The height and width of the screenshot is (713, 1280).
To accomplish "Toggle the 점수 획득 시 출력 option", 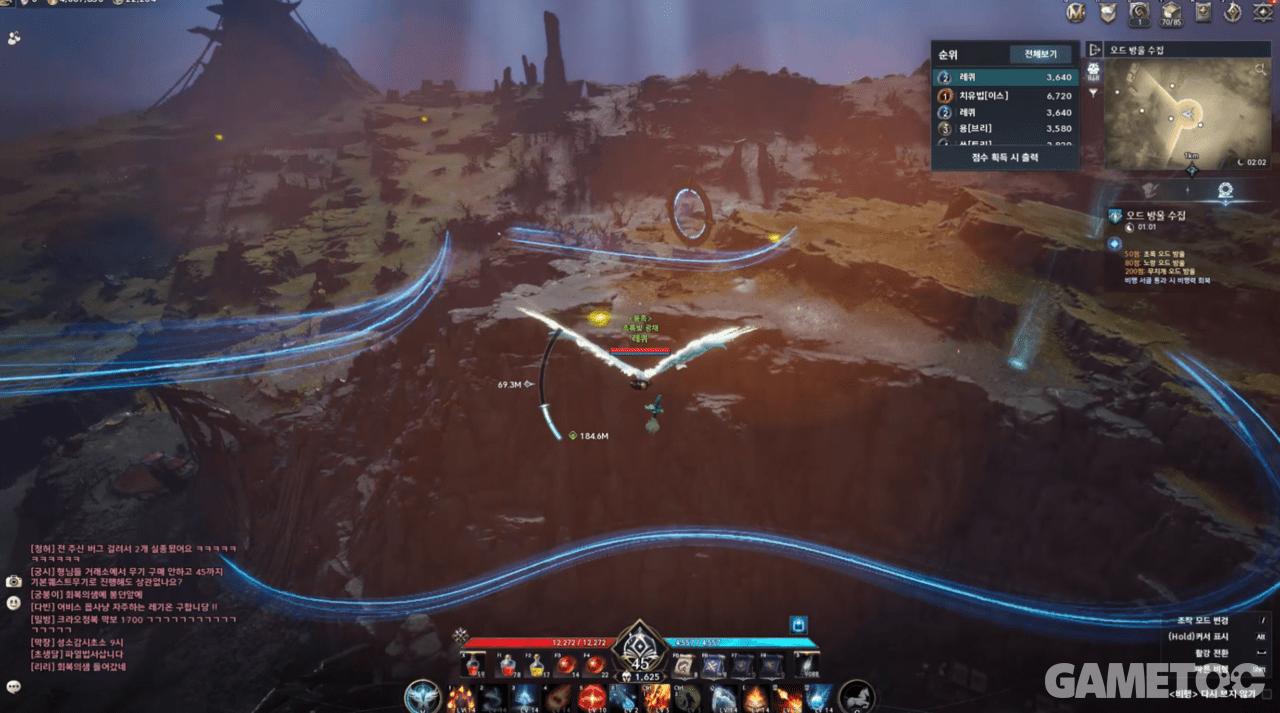I will coord(1005,157).
